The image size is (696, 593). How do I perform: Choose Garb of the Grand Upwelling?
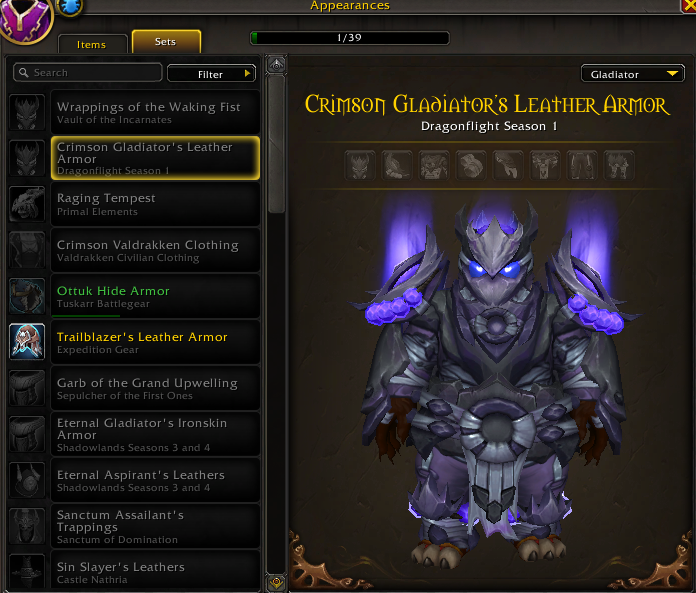pos(148,388)
